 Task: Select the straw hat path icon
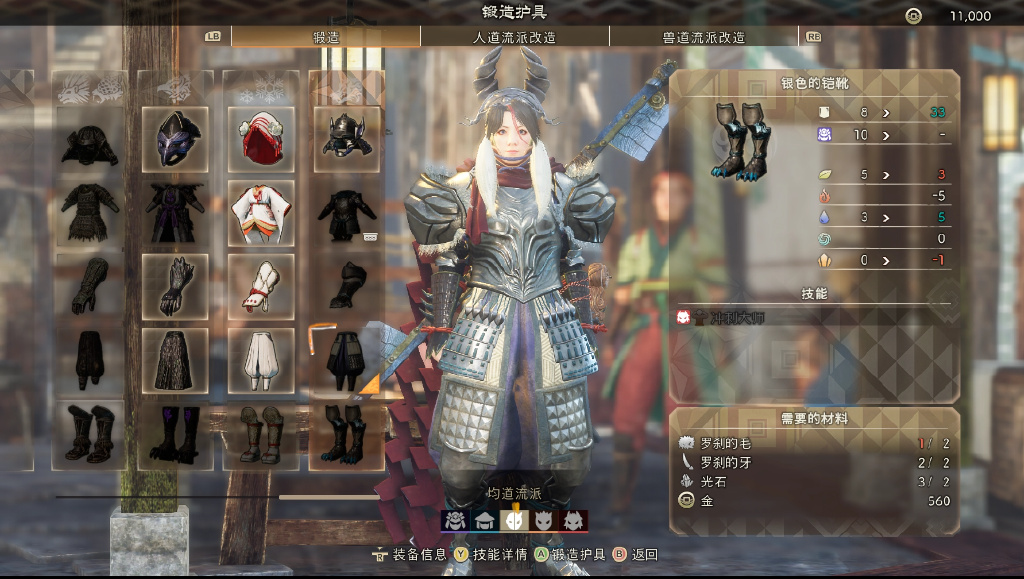coord(485,520)
